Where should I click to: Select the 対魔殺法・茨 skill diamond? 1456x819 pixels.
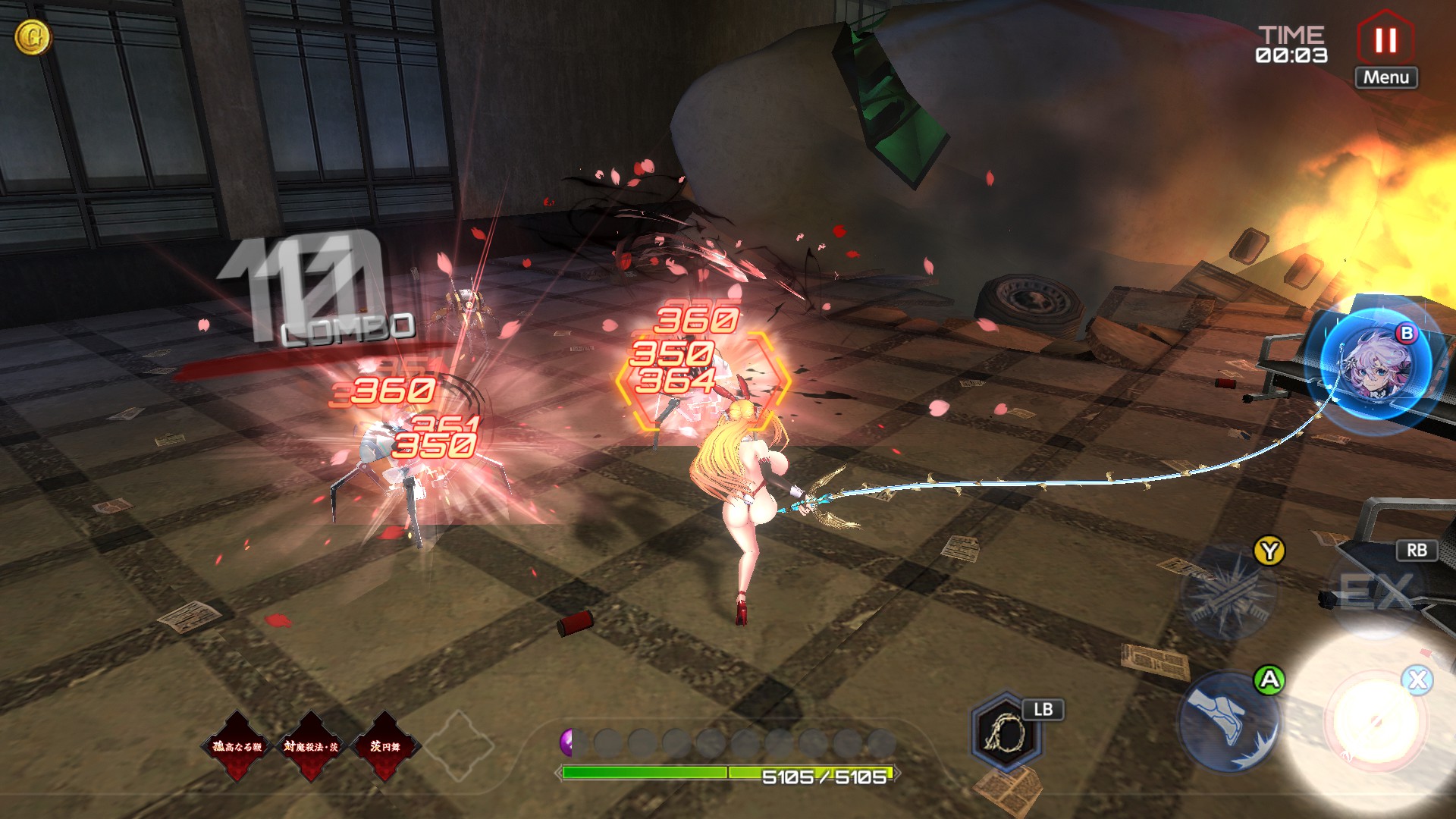pyautogui.click(x=311, y=746)
